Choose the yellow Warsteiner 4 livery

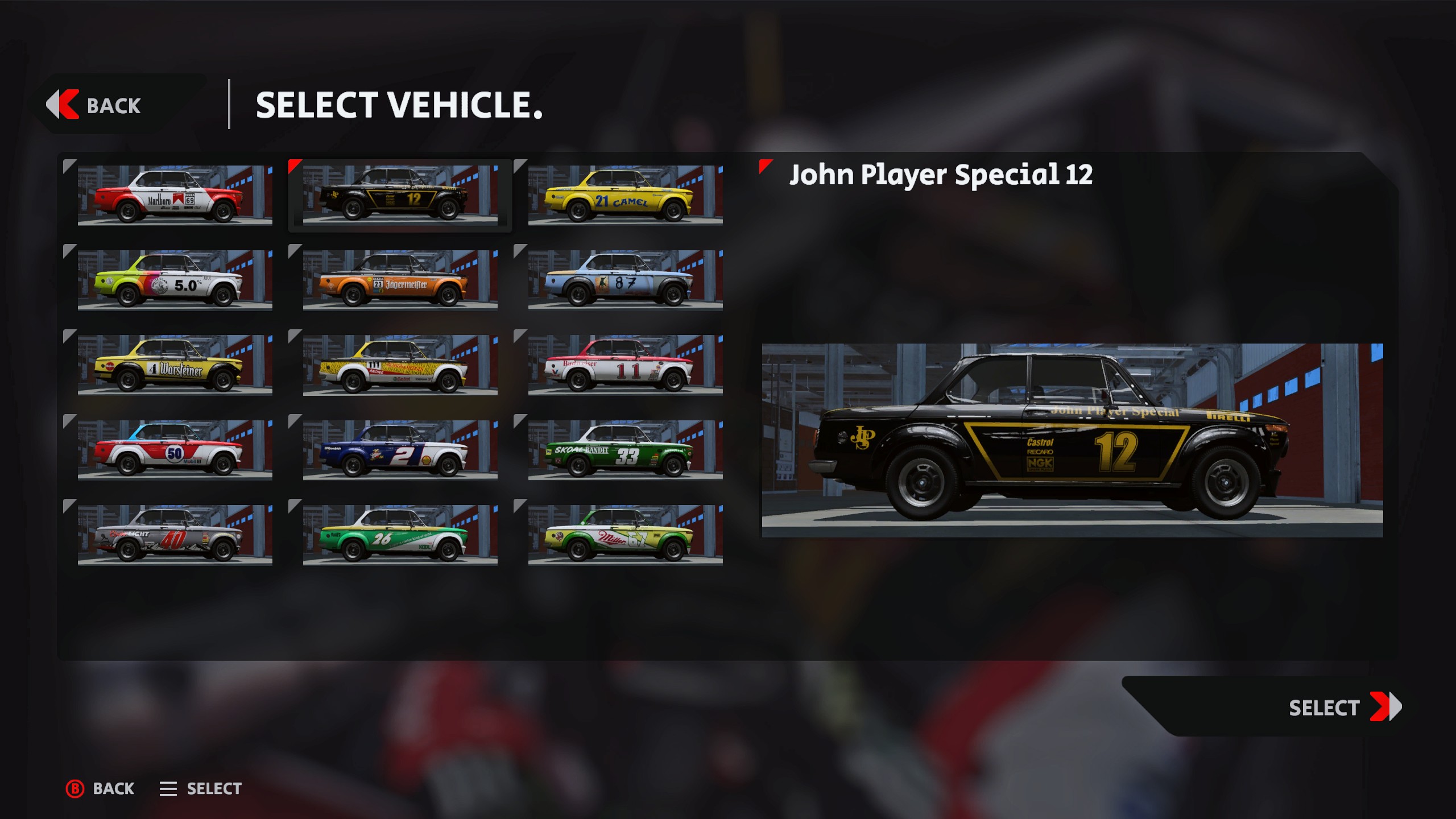pos(175,365)
